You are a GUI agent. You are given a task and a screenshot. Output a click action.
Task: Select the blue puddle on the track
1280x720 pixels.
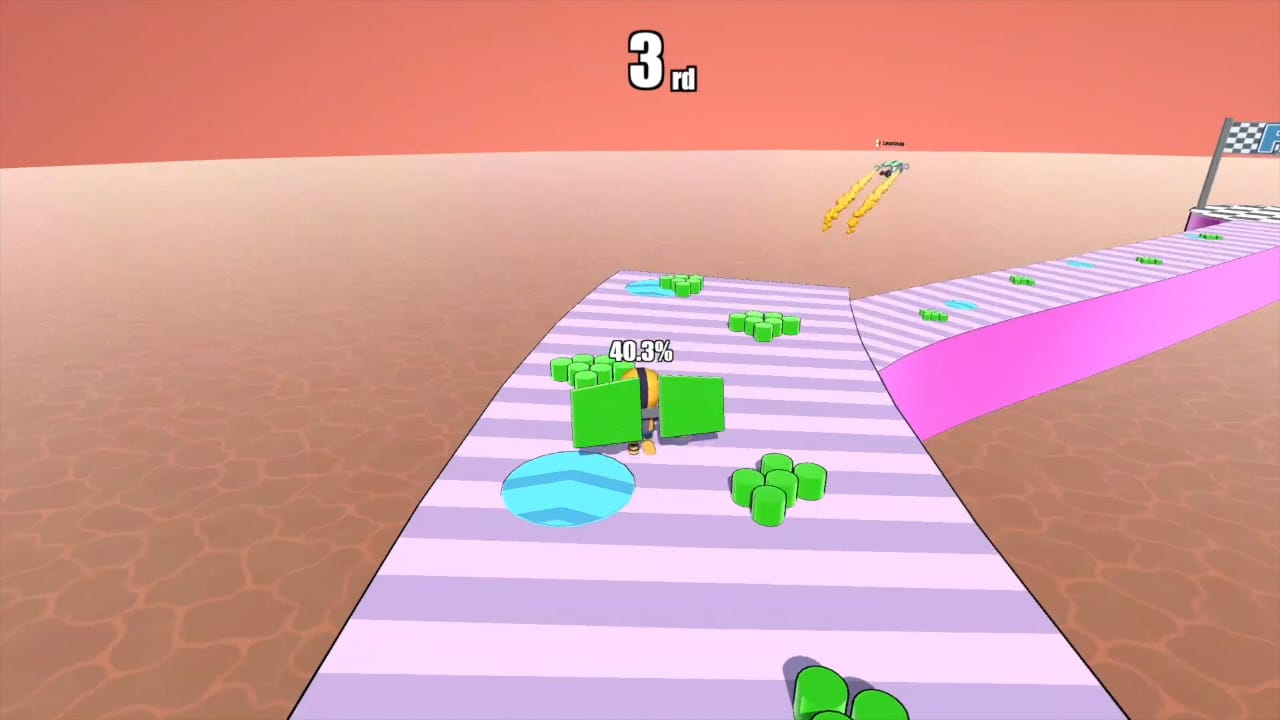tap(568, 490)
